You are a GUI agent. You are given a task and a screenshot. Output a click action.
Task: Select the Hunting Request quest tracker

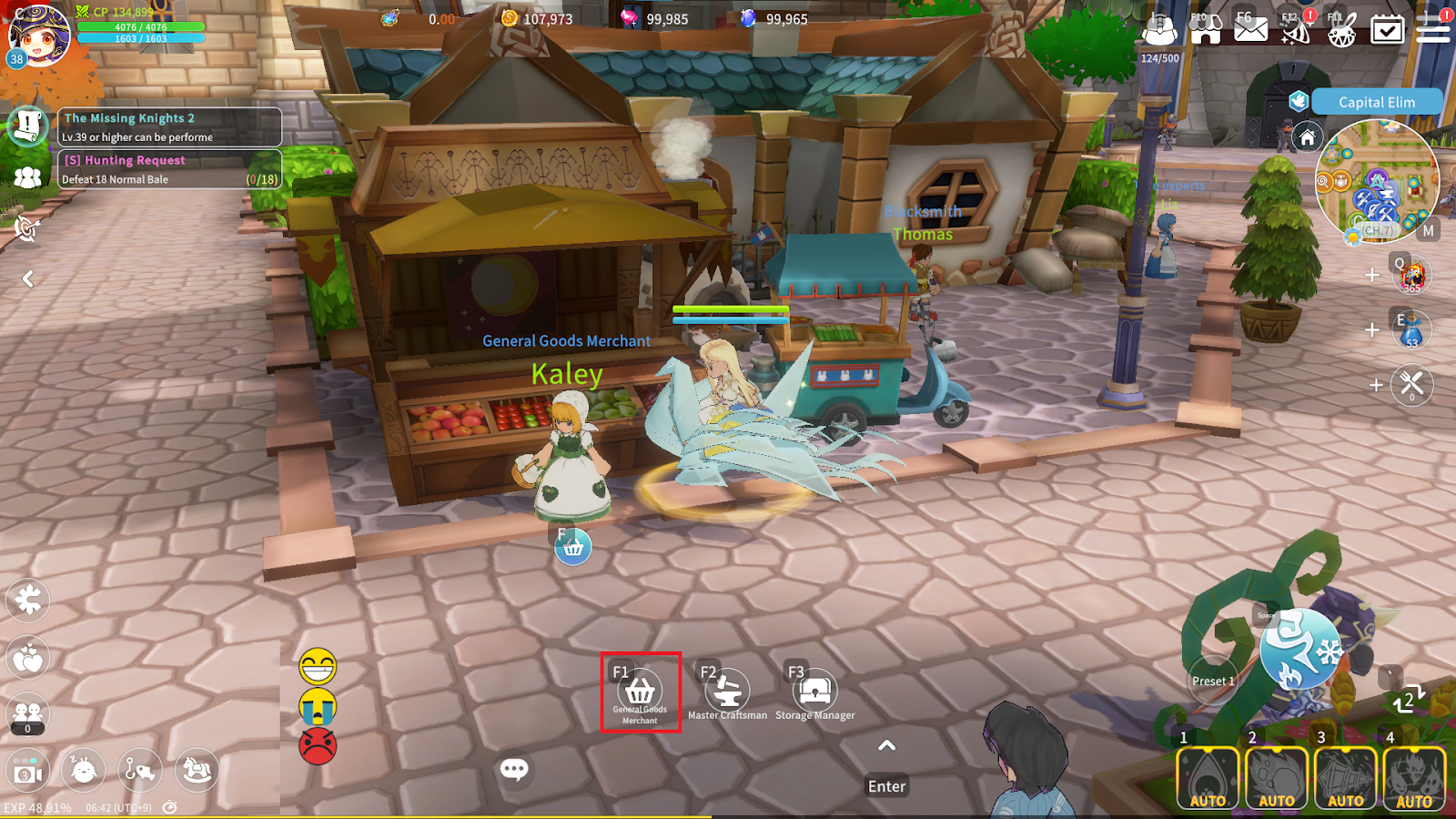[169, 169]
